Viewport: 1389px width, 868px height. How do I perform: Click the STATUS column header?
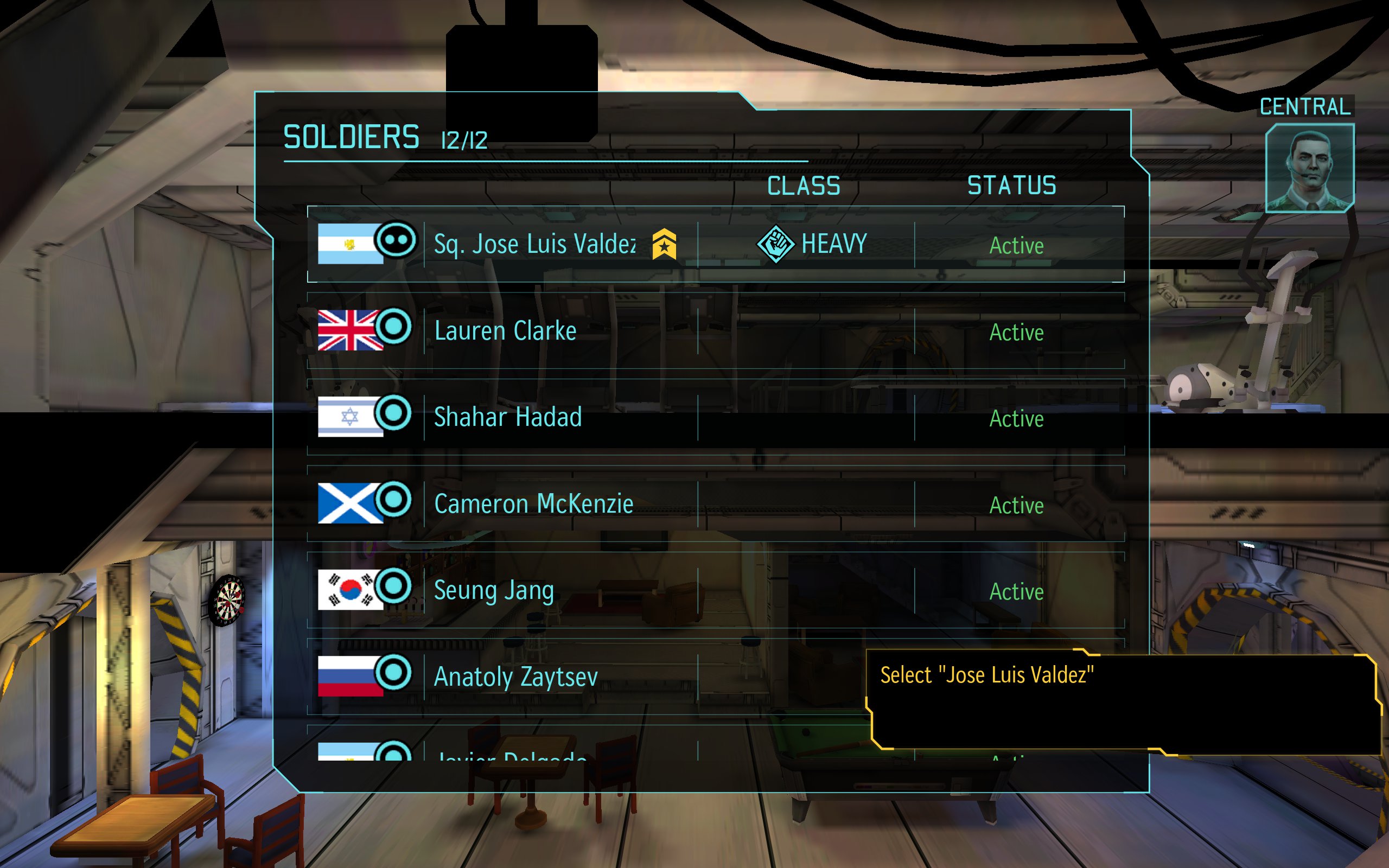[1011, 186]
